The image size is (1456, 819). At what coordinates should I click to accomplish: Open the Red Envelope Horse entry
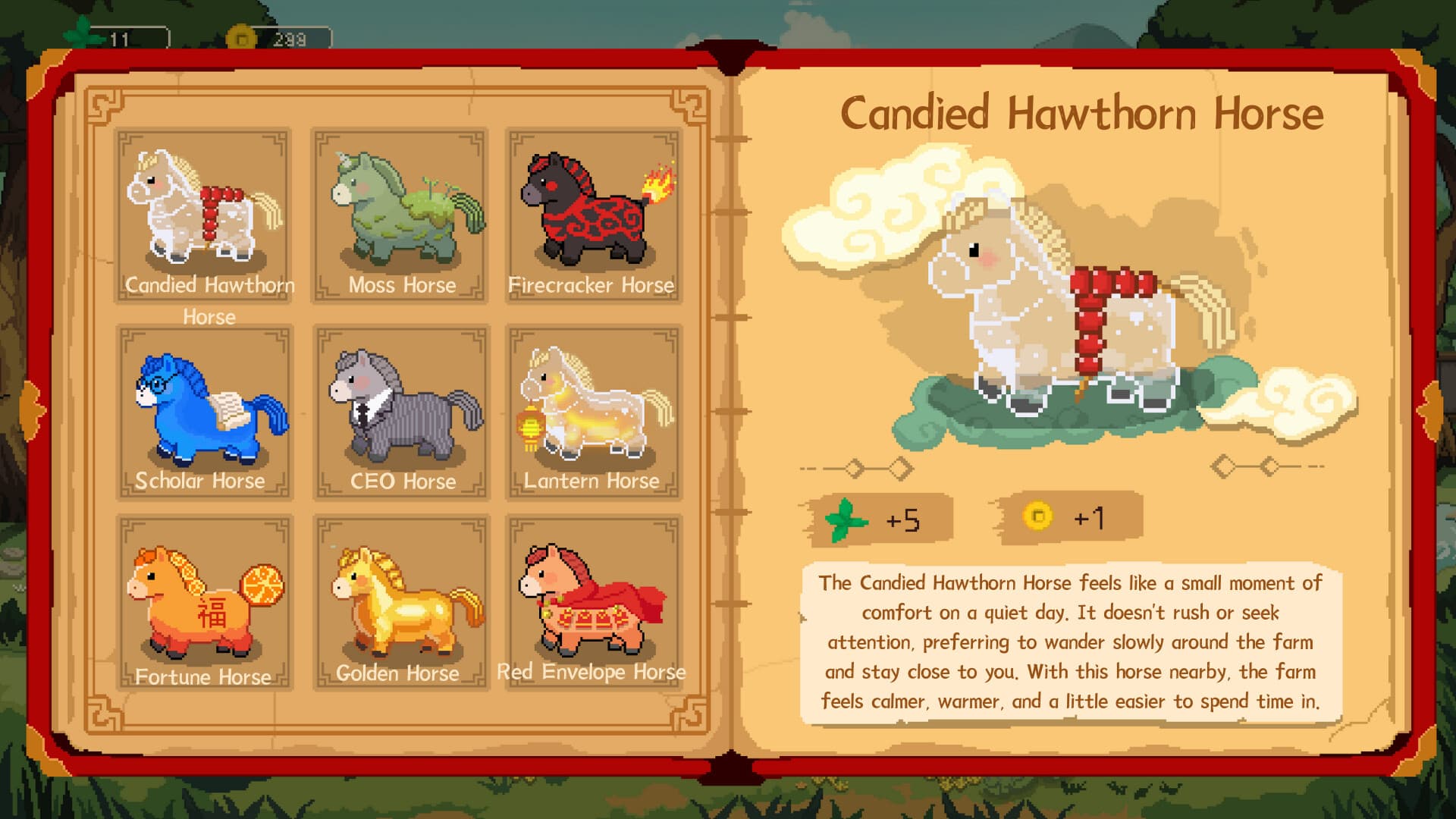point(594,603)
